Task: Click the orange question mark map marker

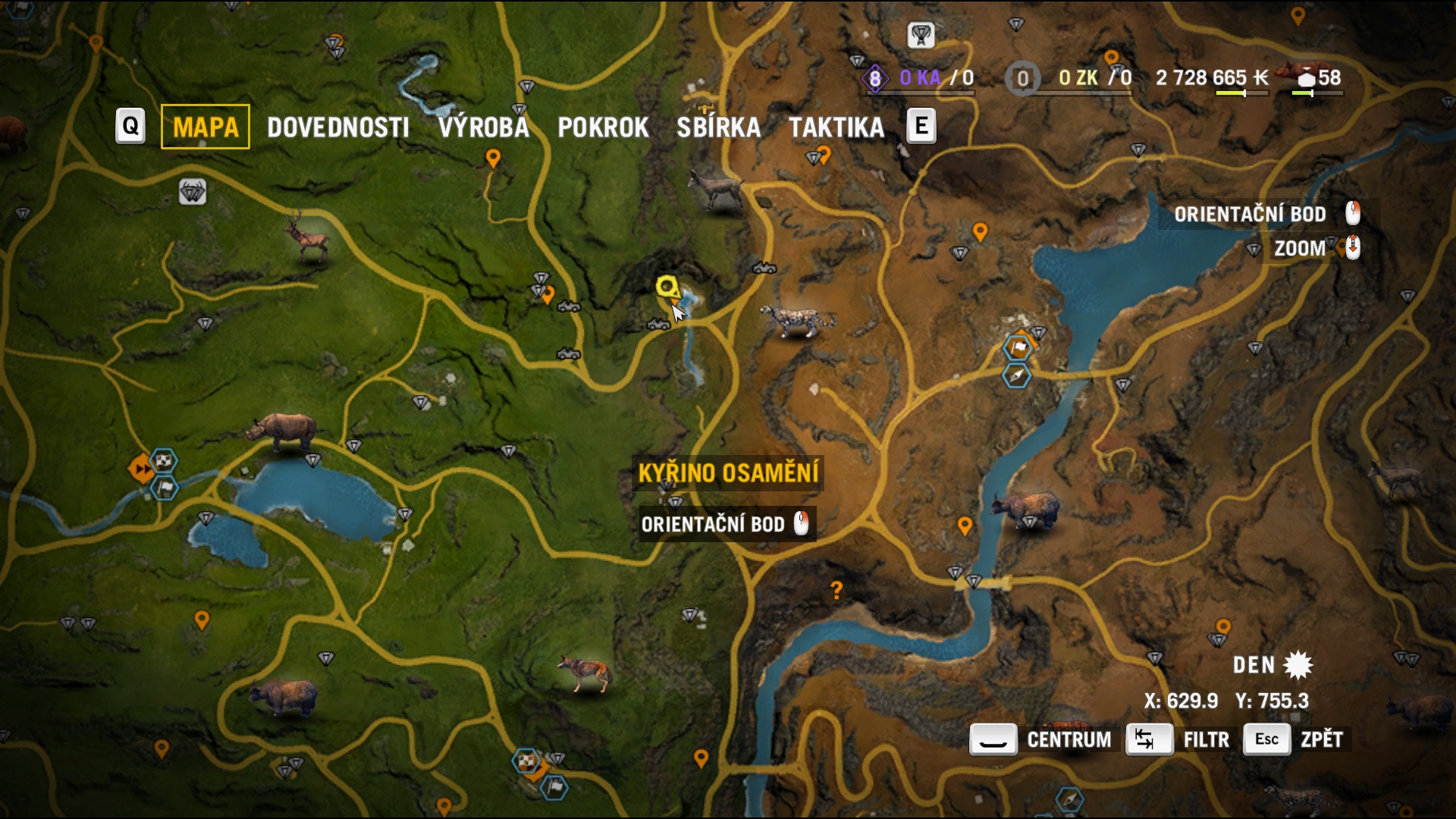Action: point(836,590)
